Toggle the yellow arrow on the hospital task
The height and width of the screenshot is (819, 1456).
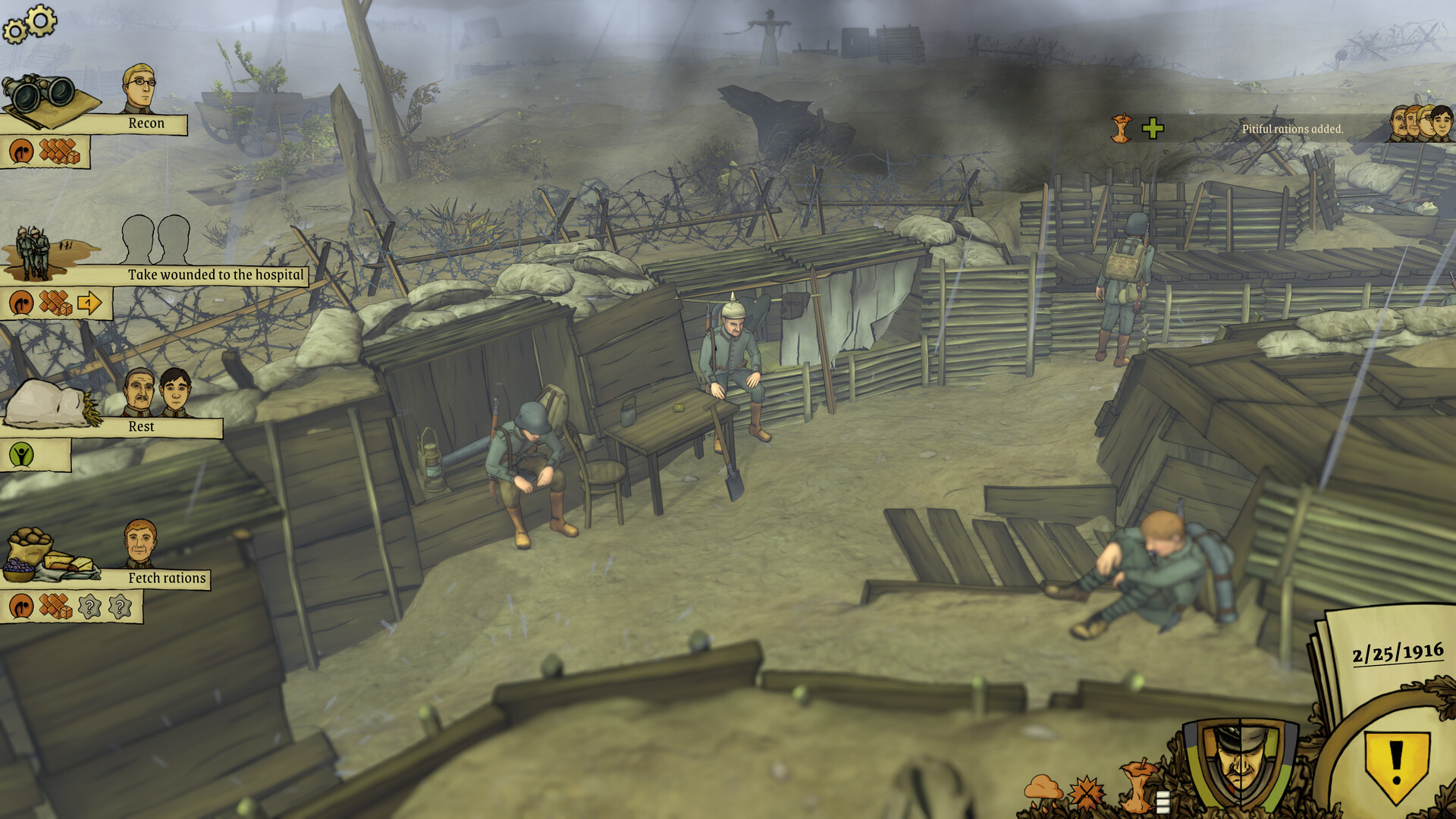pos(90,303)
